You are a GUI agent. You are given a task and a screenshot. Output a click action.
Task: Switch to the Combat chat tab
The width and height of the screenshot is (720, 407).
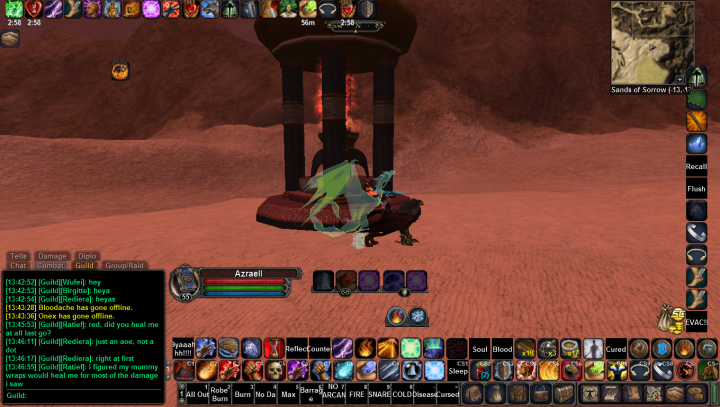click(50, 265)
